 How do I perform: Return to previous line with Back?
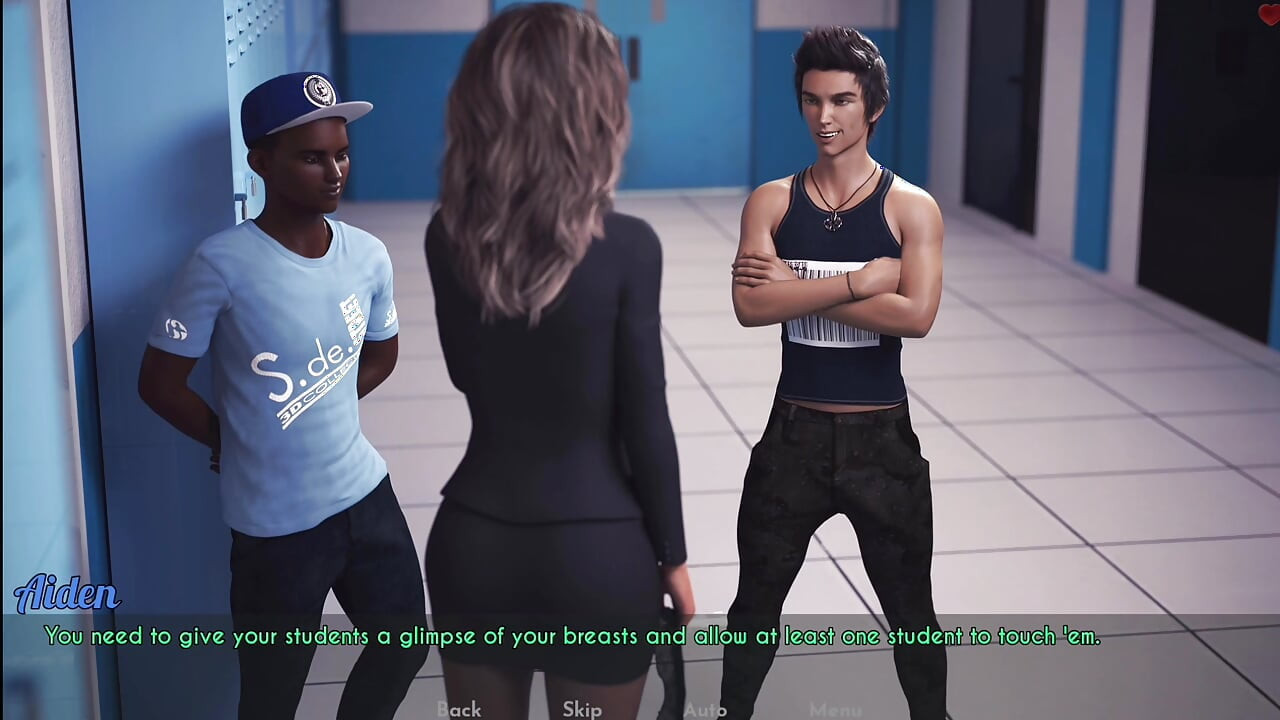click(x=458, y=708)
